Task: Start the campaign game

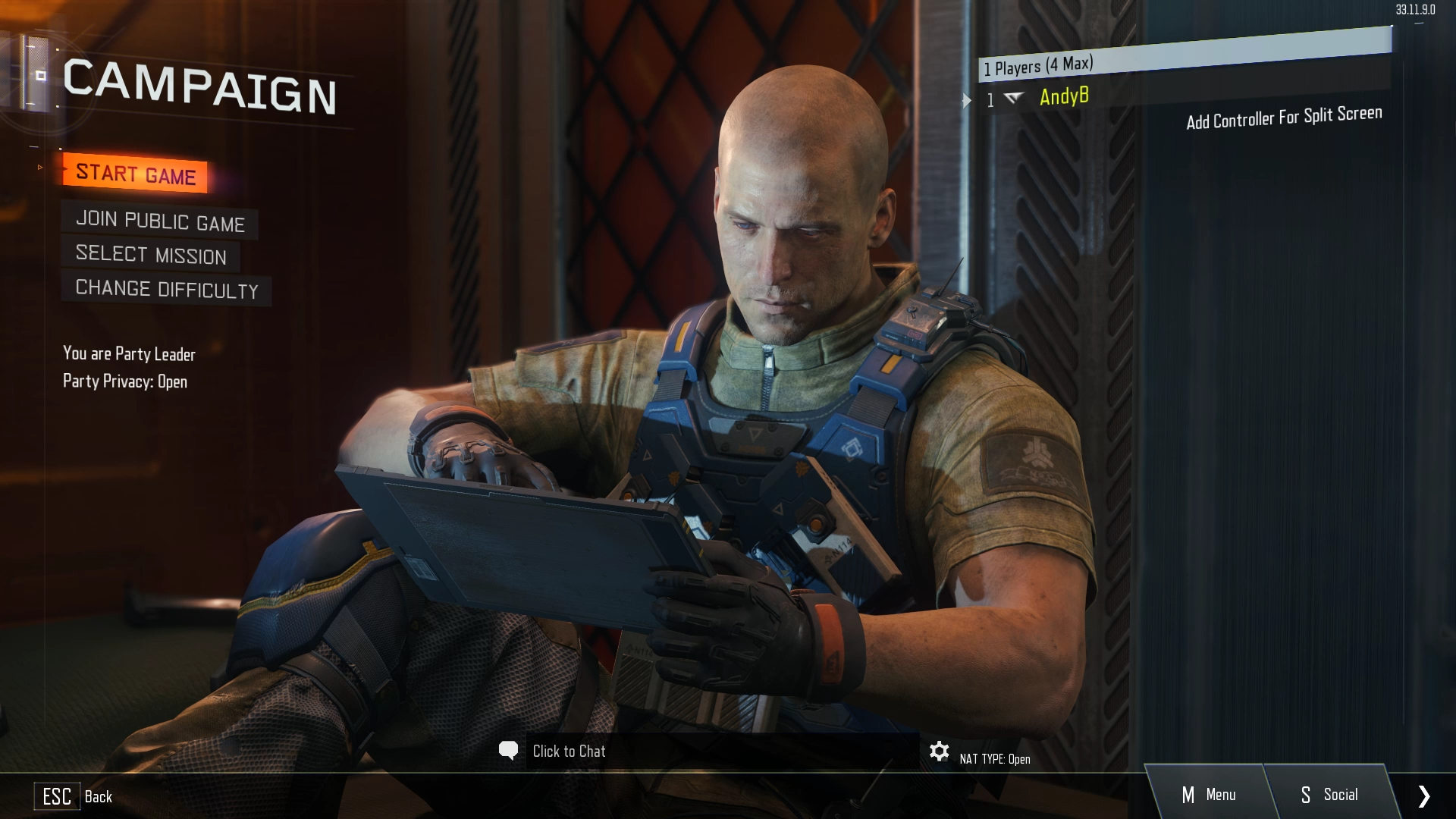Action: [x=136, y=174]
